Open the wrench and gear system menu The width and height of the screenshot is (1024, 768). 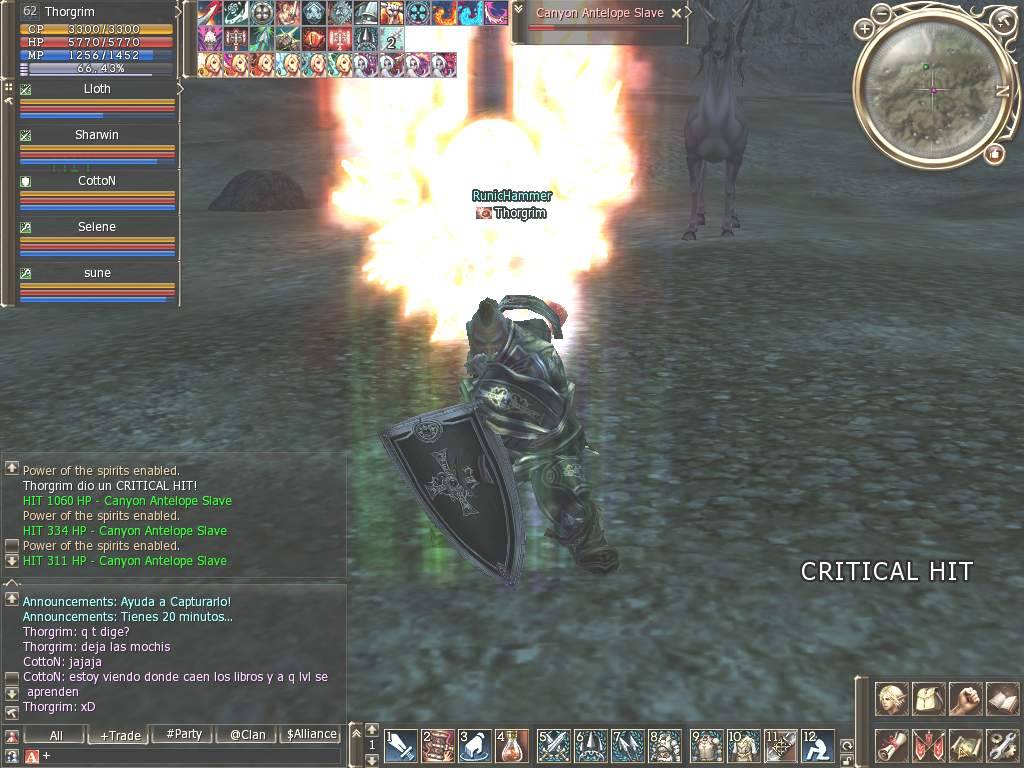tap(1001, 745)
